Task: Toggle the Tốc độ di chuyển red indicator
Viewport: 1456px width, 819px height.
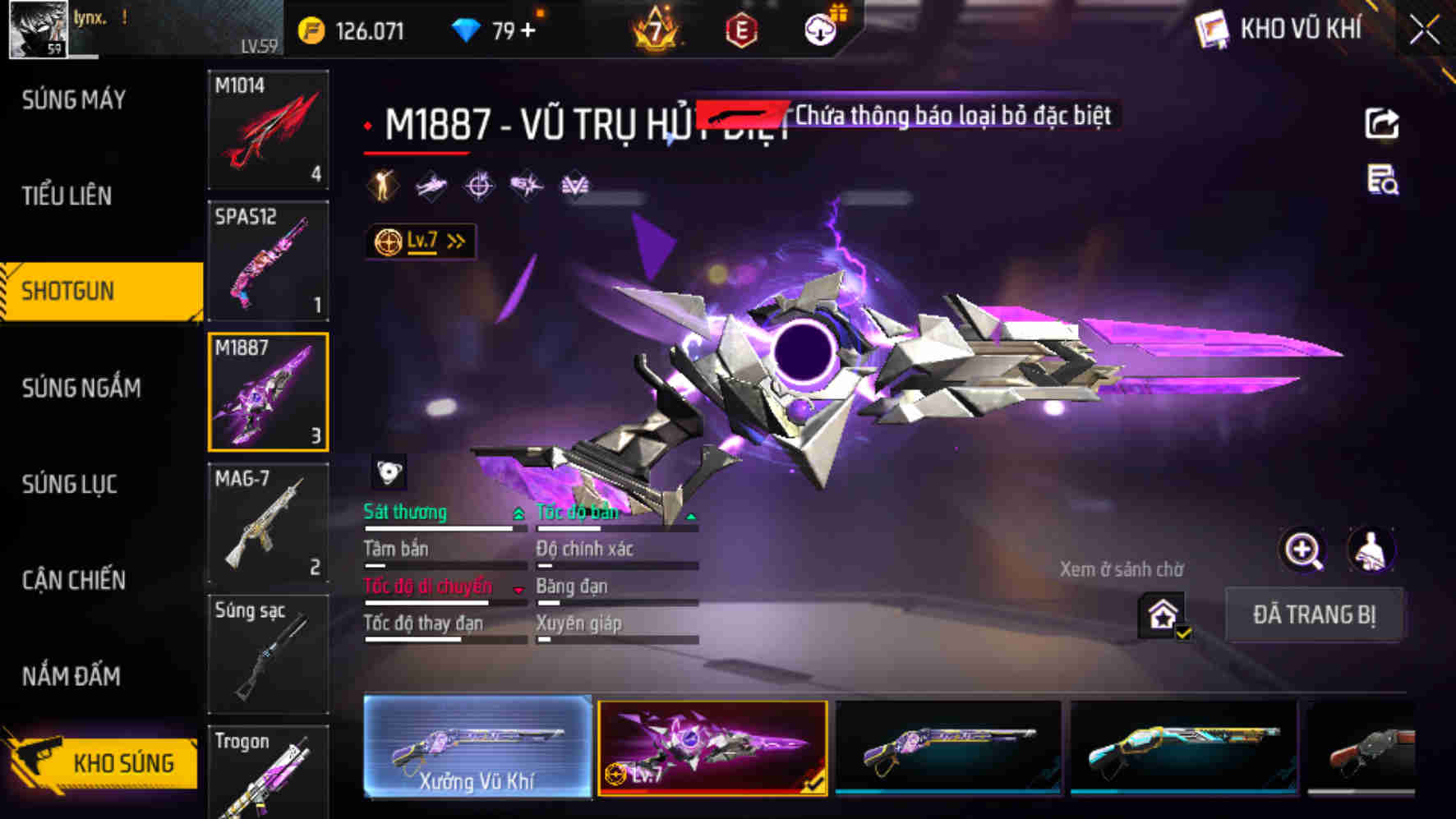Action: (x=518, y=589)
